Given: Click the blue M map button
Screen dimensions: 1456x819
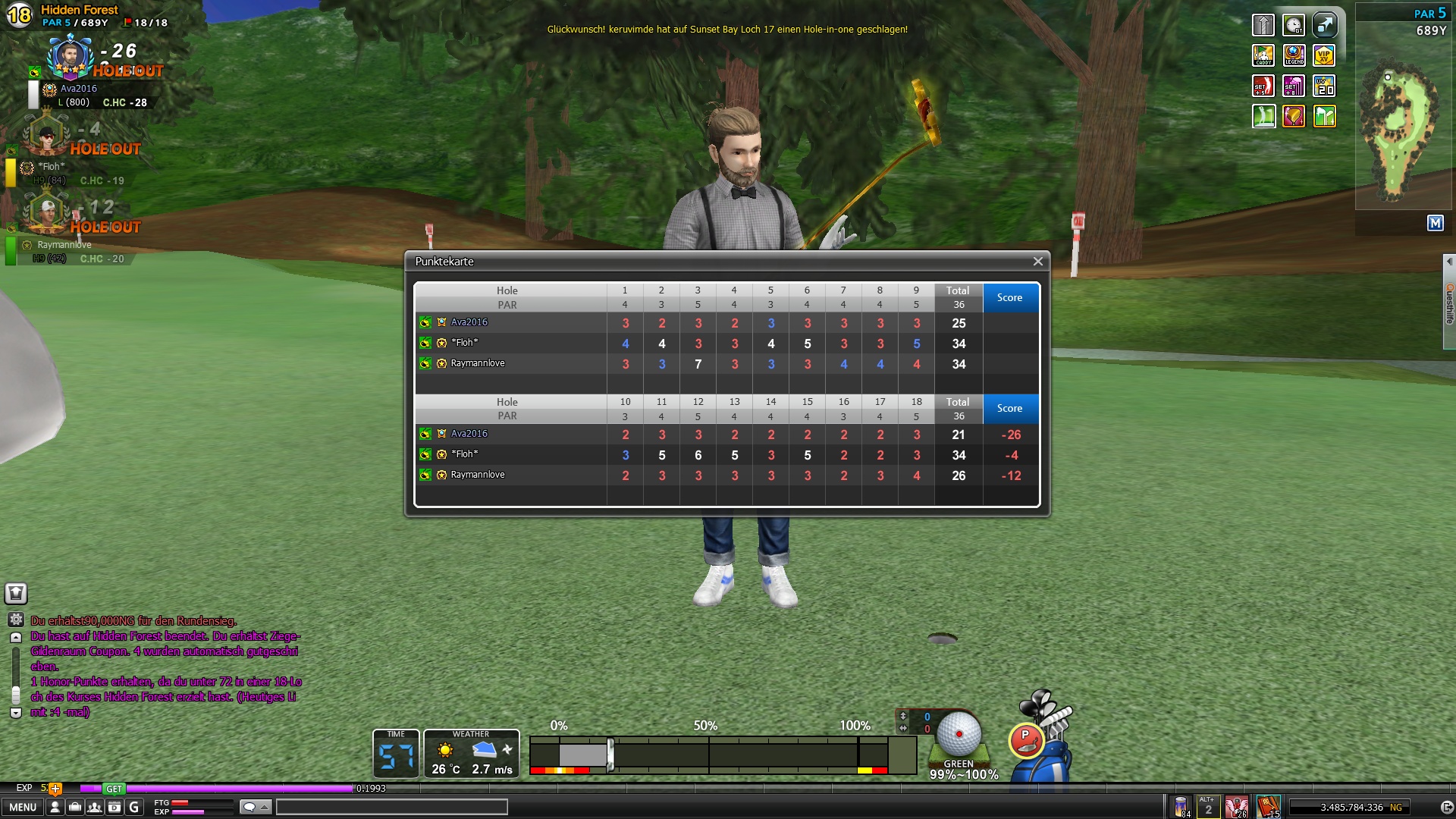Looking at the screenshot, I should point(1435,223).
